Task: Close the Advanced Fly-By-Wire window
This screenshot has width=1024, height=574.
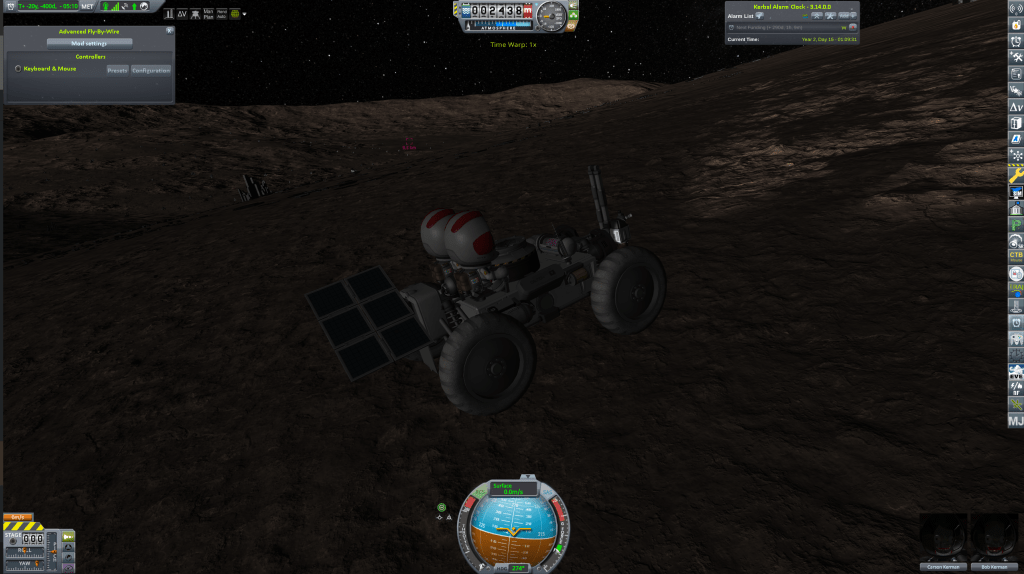Action: [x=169, y=31]
